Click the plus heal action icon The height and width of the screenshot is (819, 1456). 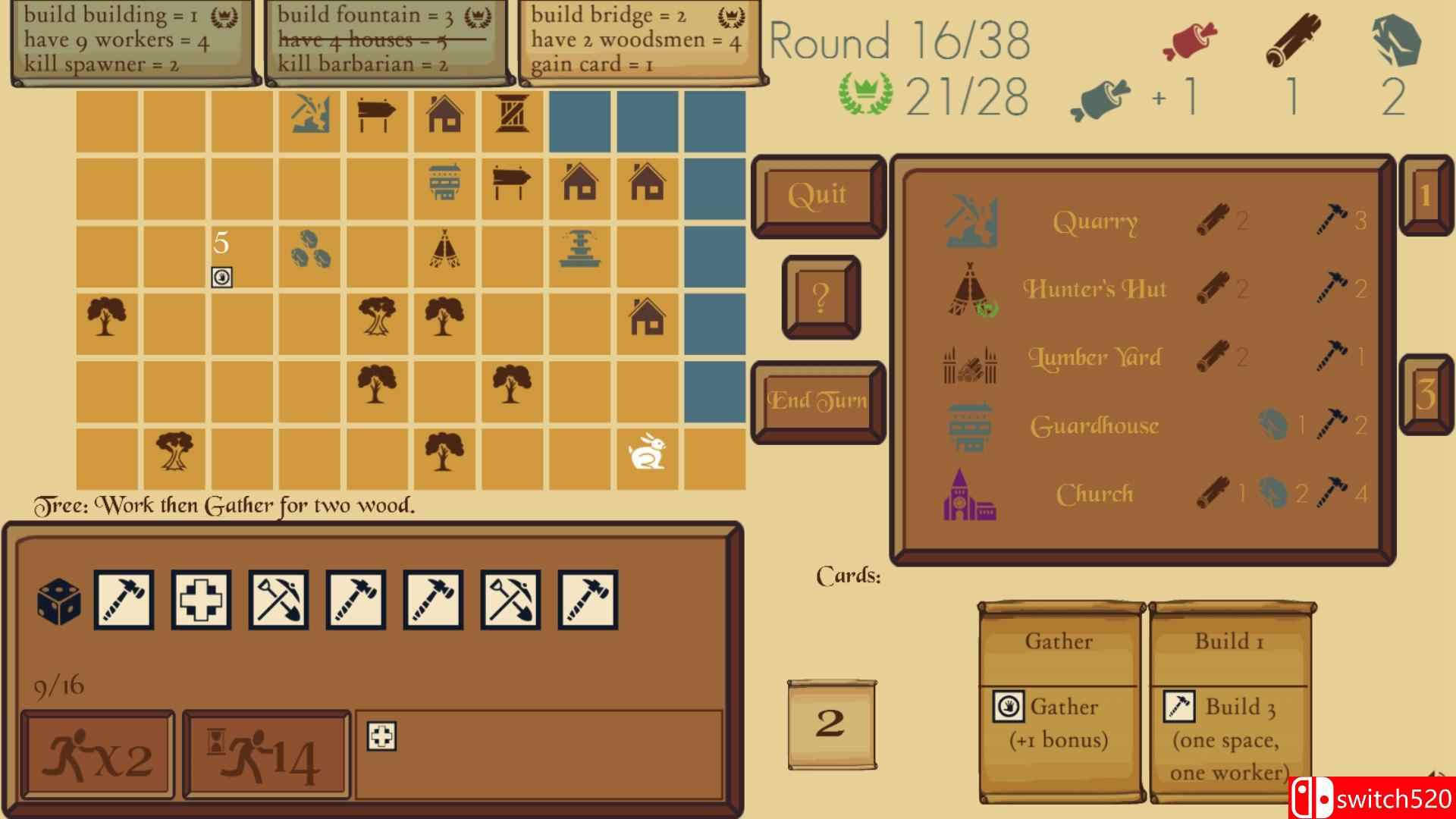[x=202, y=598]
